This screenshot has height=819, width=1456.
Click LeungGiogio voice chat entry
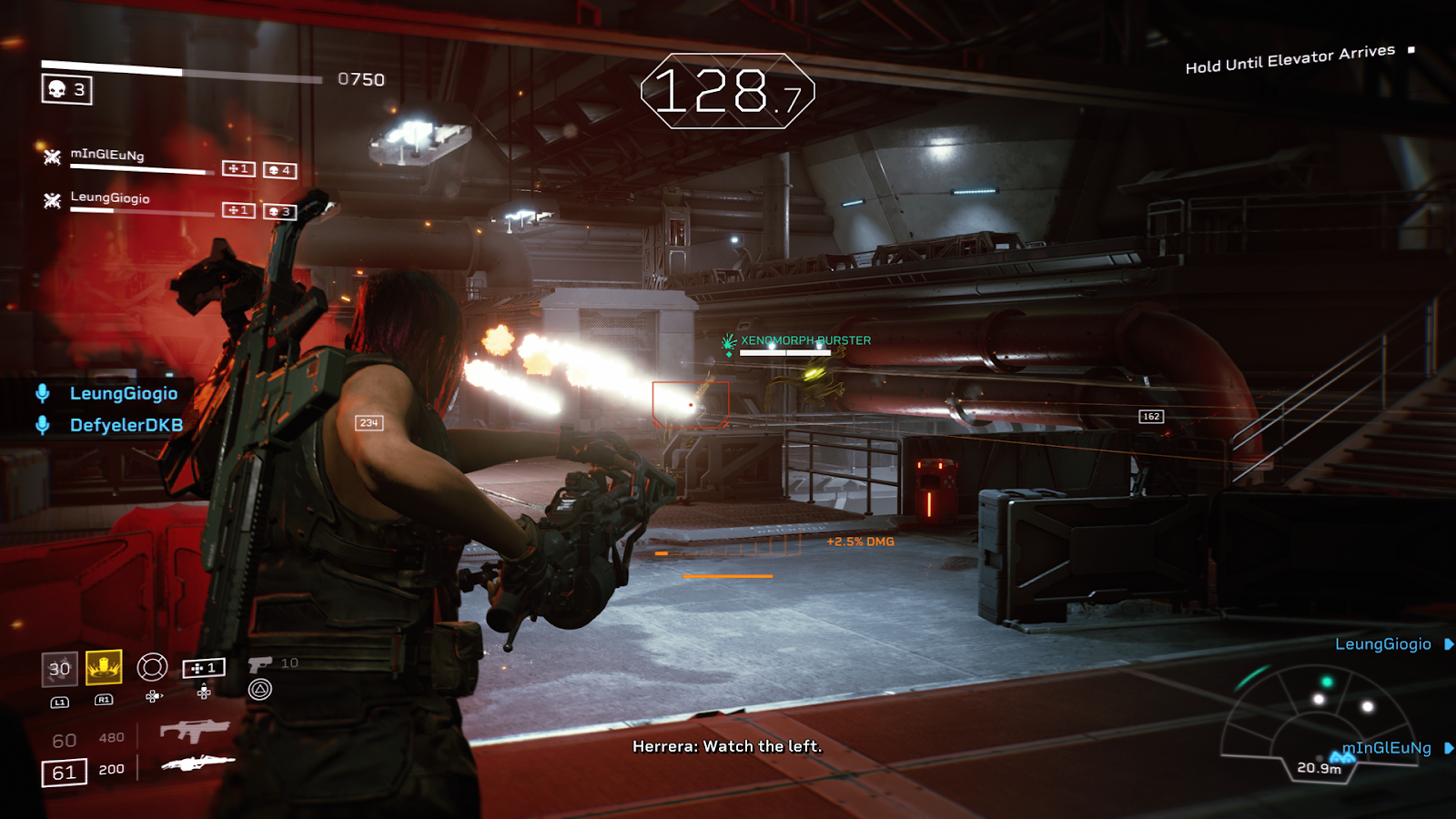point(123,393)
